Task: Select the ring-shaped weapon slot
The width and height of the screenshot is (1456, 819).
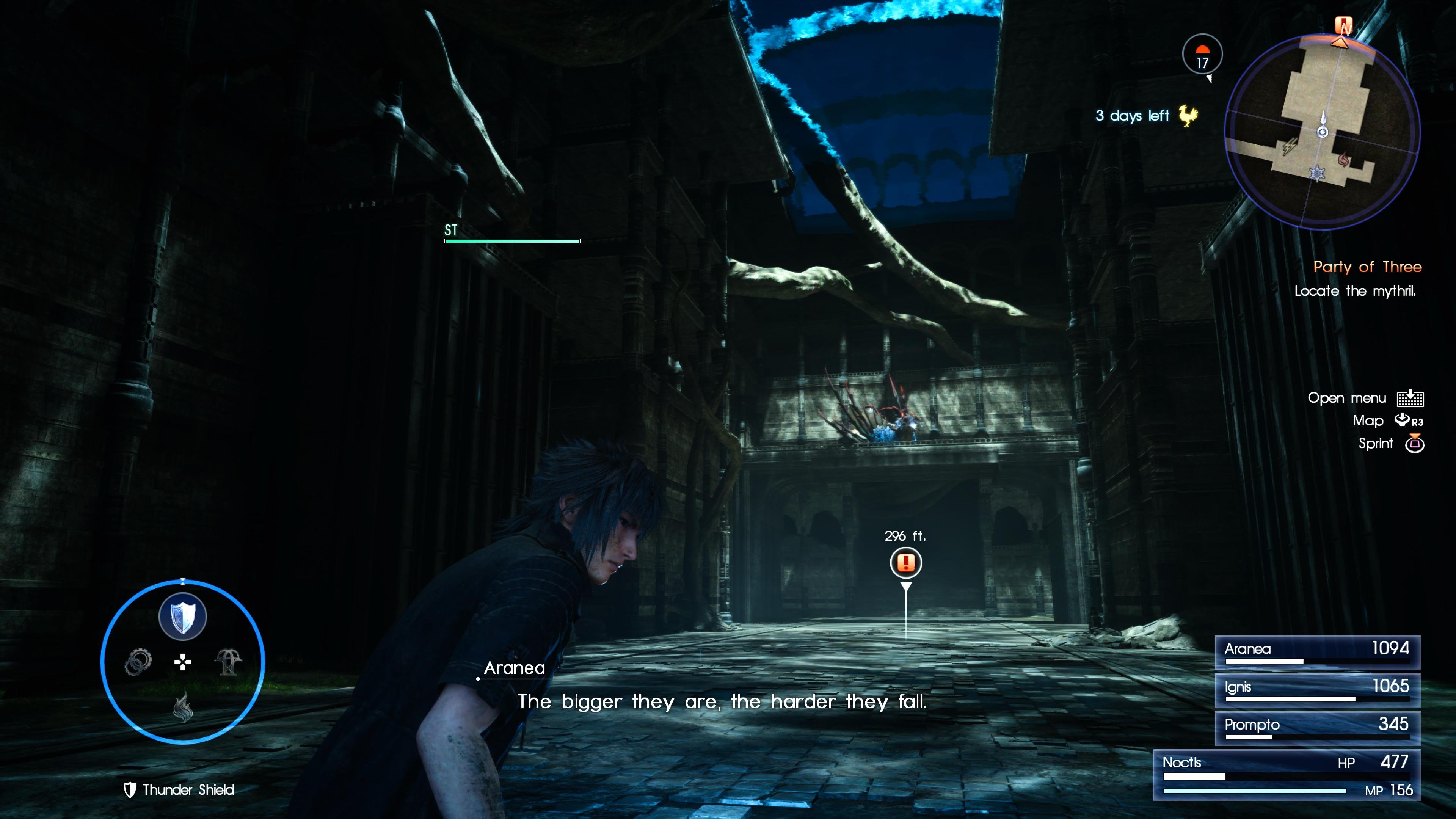Action: (x=138, y=661)
